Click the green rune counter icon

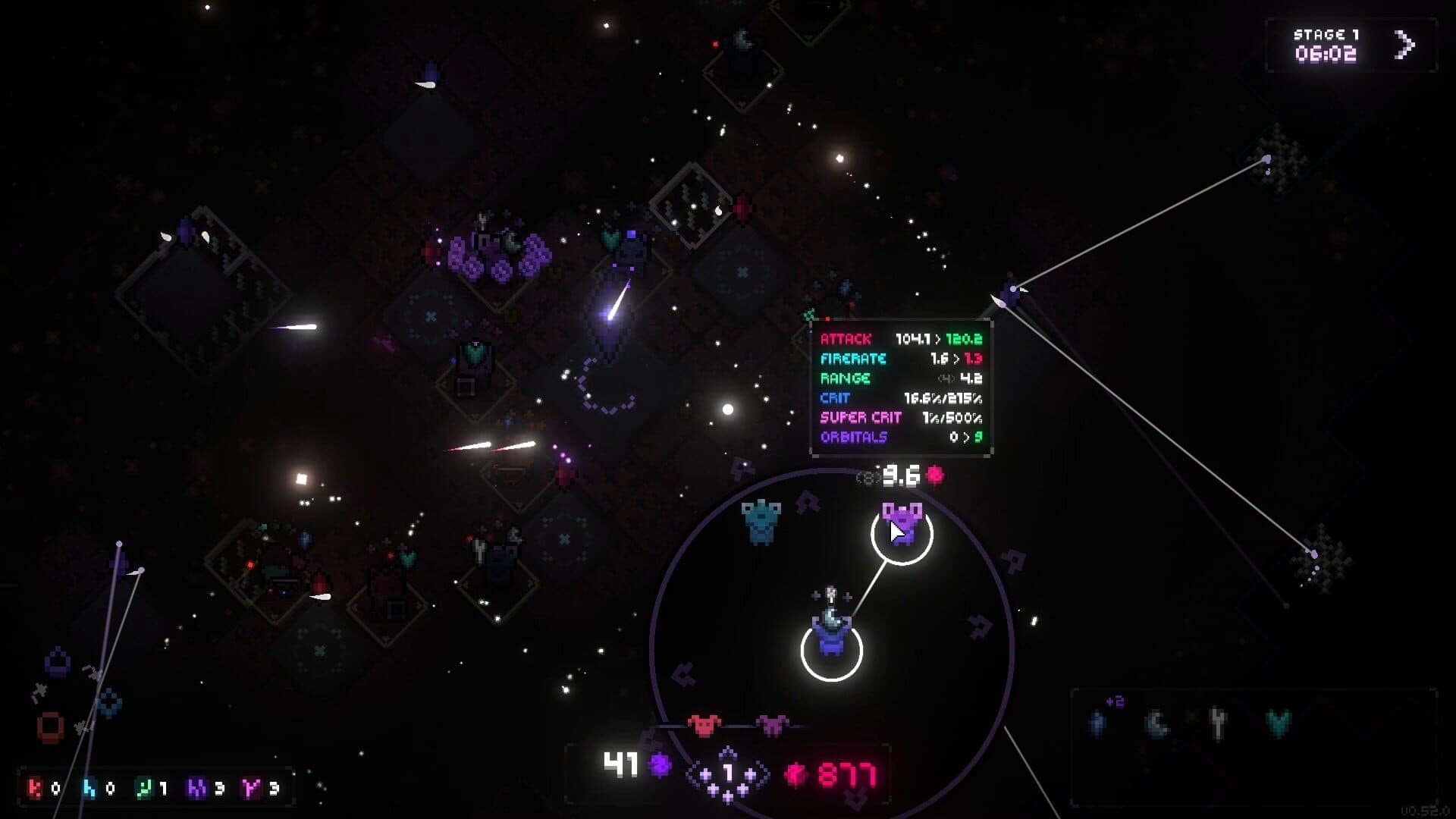click(x=144, y=789)
